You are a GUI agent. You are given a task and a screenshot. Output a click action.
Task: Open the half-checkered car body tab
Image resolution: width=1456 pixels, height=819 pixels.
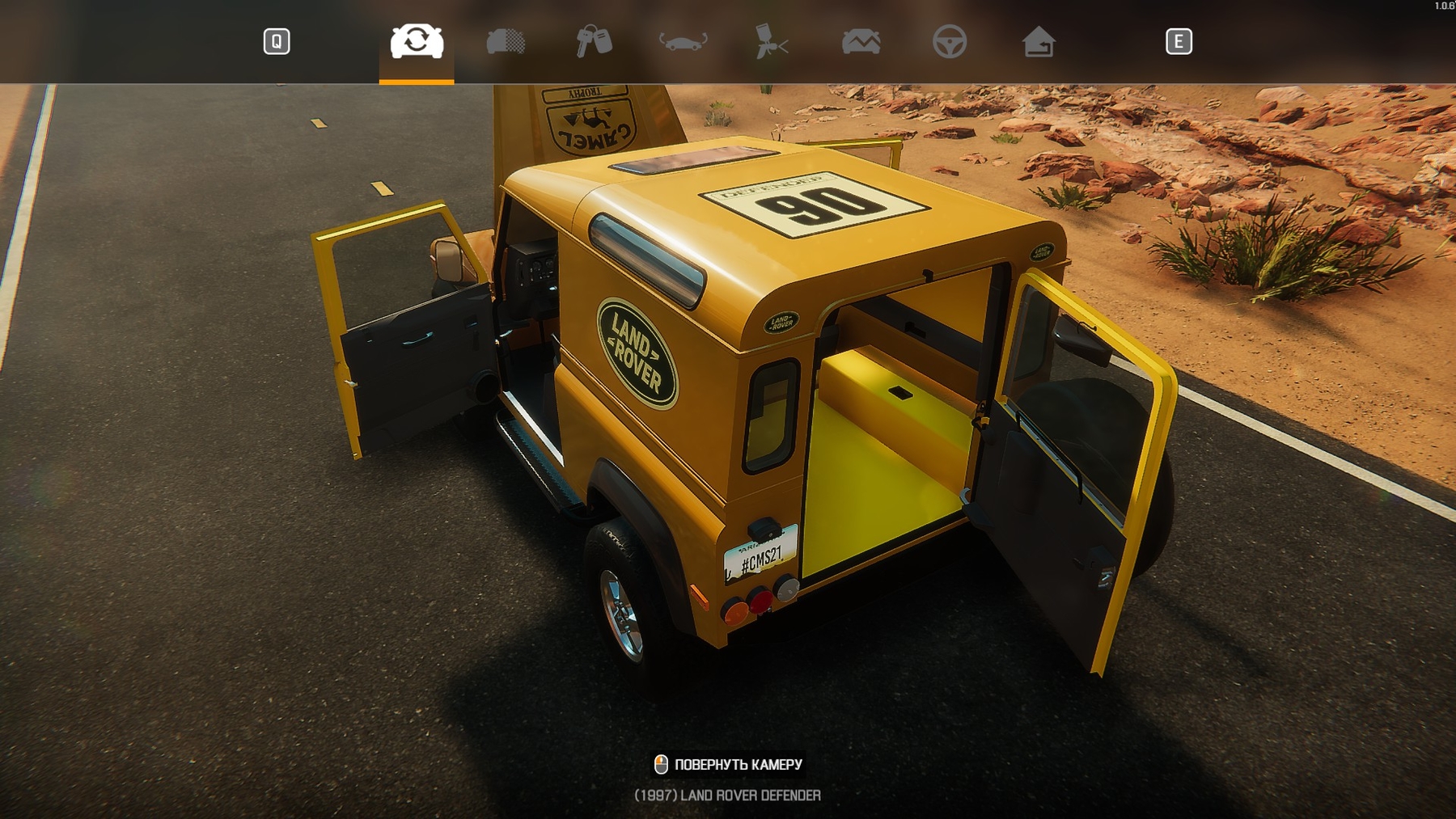pyautogui.click(x=506, y=41)
